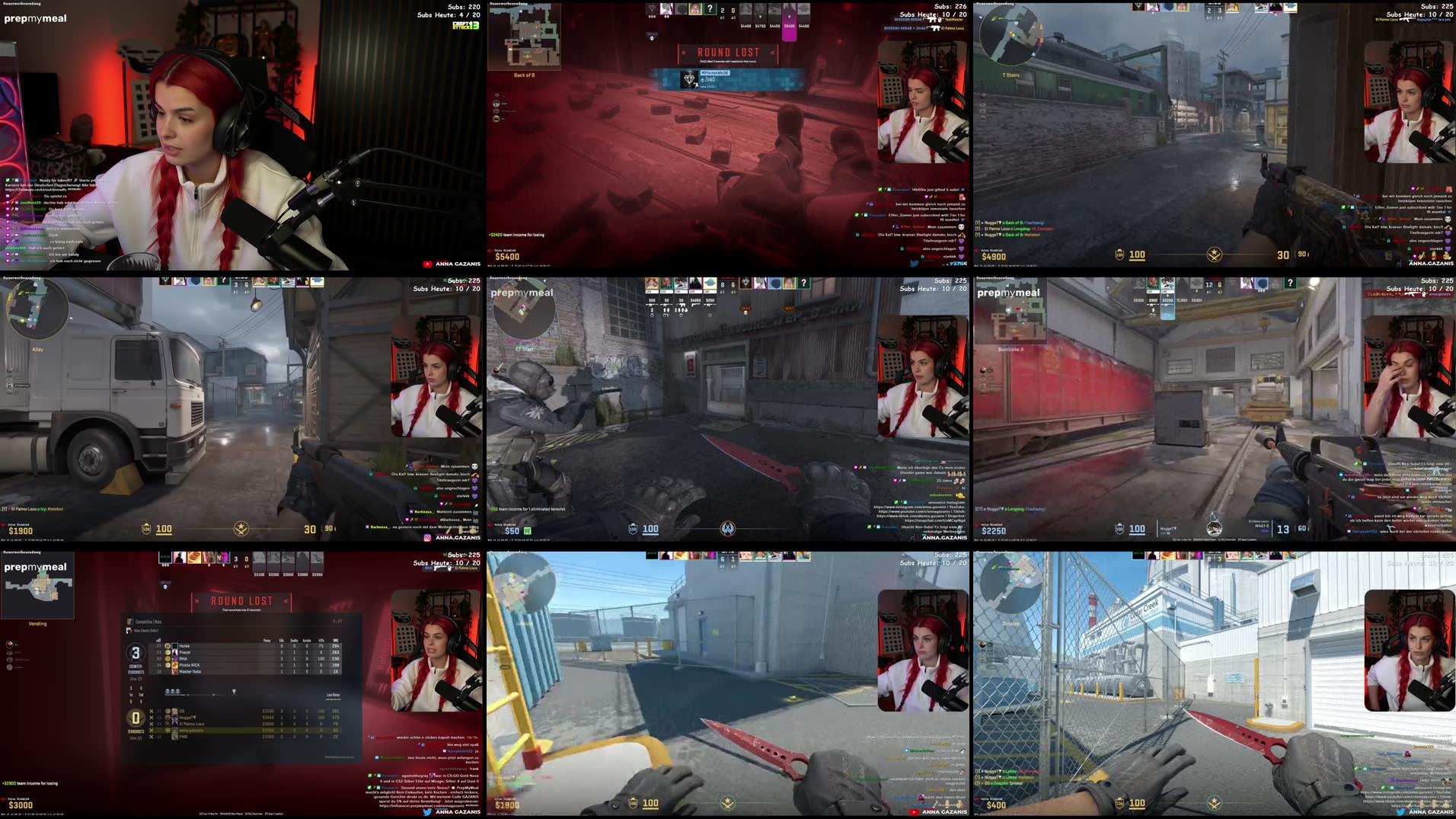Open the Back of B map location label
This screenshot has width=1456, height=819.
(x=525, y=75)
